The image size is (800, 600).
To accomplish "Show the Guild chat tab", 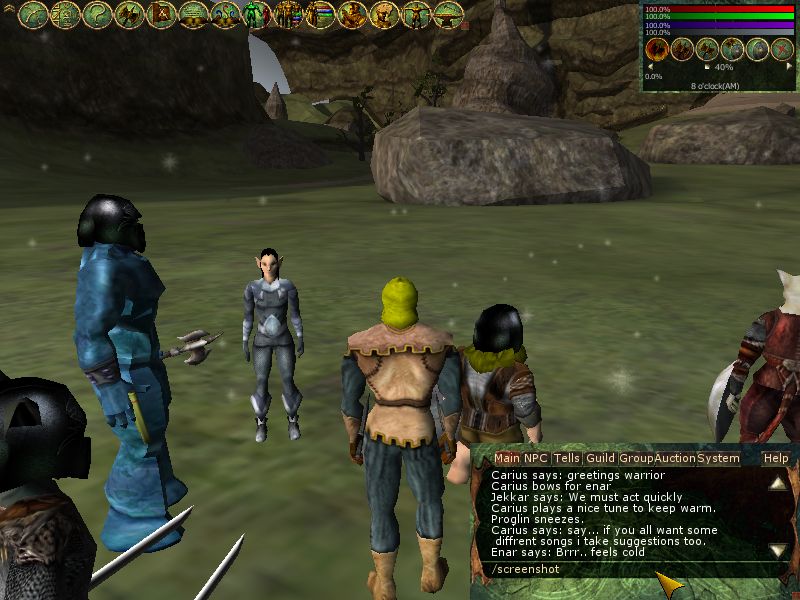I will (600, 458).
